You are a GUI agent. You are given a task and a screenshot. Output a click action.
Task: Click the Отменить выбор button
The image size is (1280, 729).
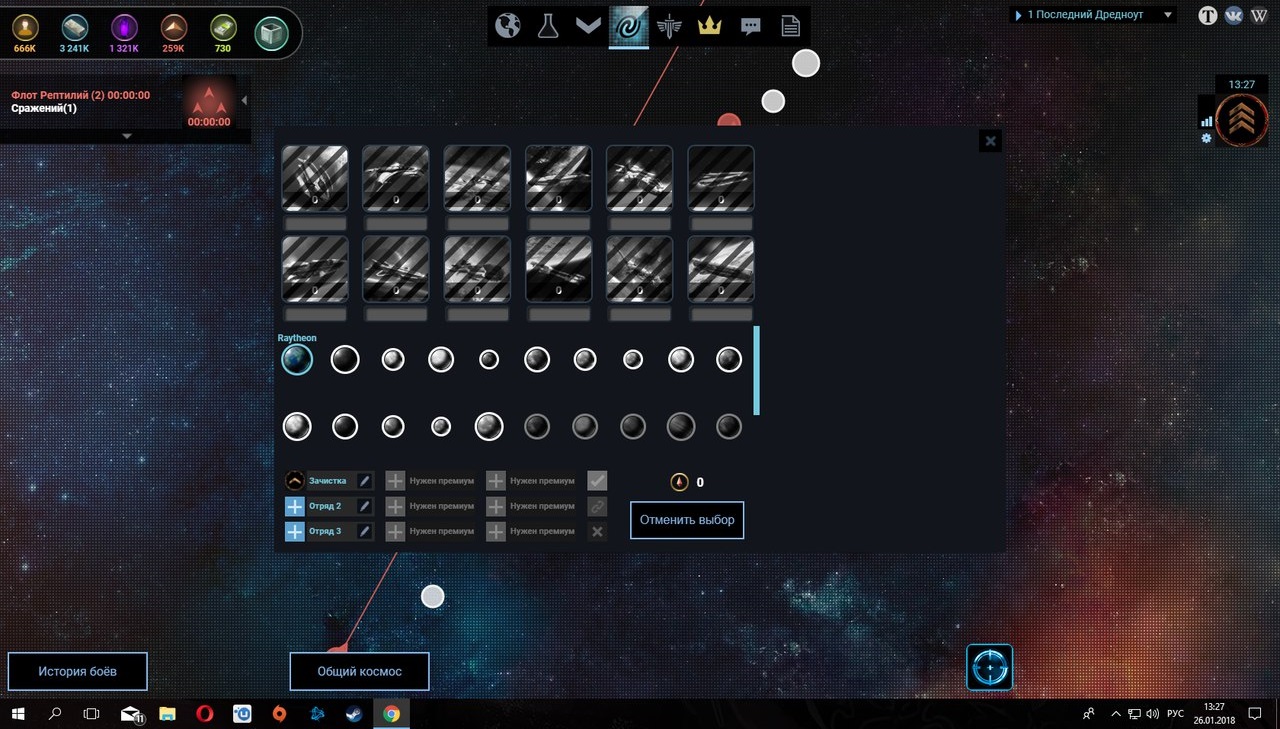click(x=687, y=520)
